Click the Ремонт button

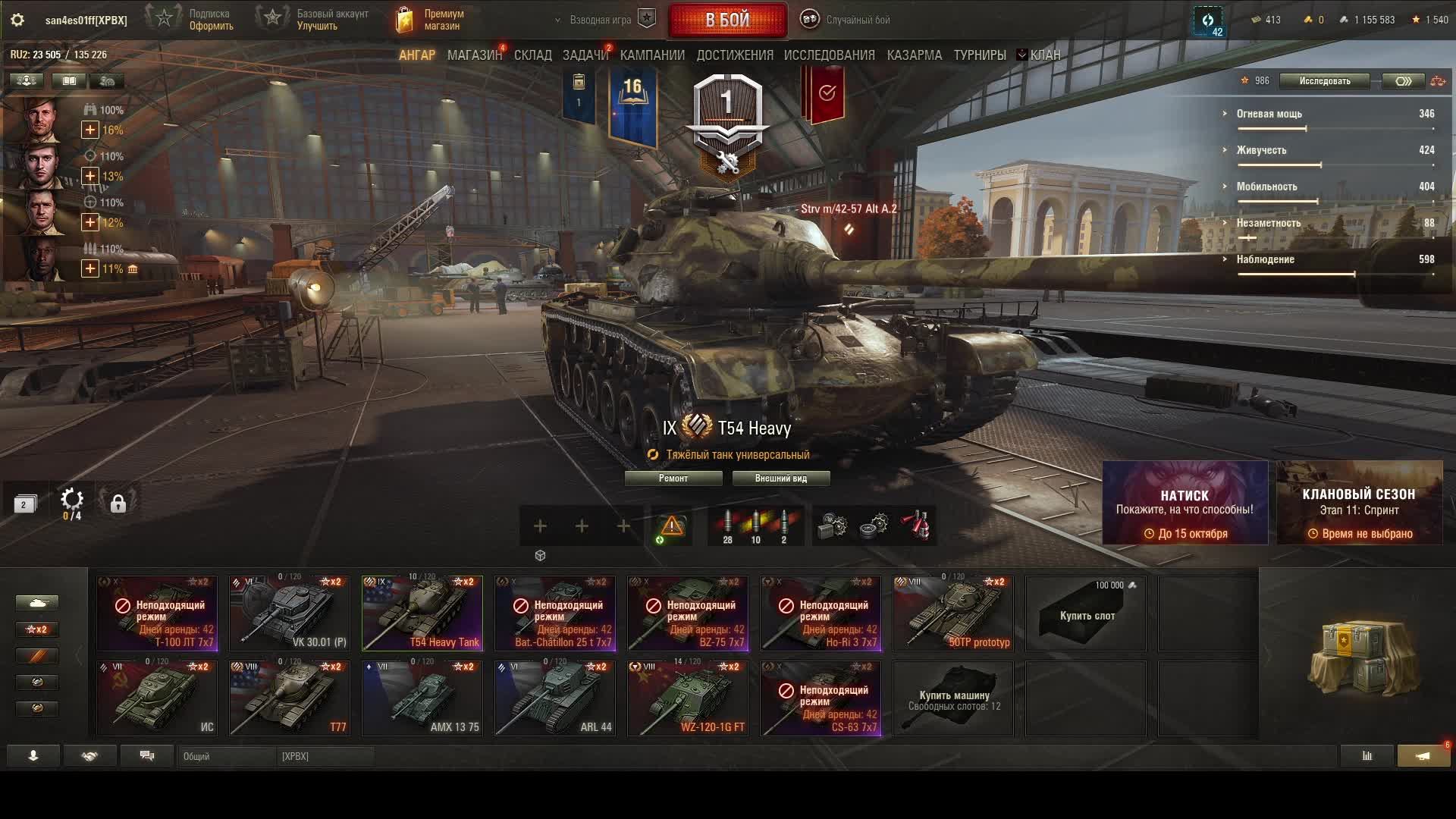coord(673,479)
